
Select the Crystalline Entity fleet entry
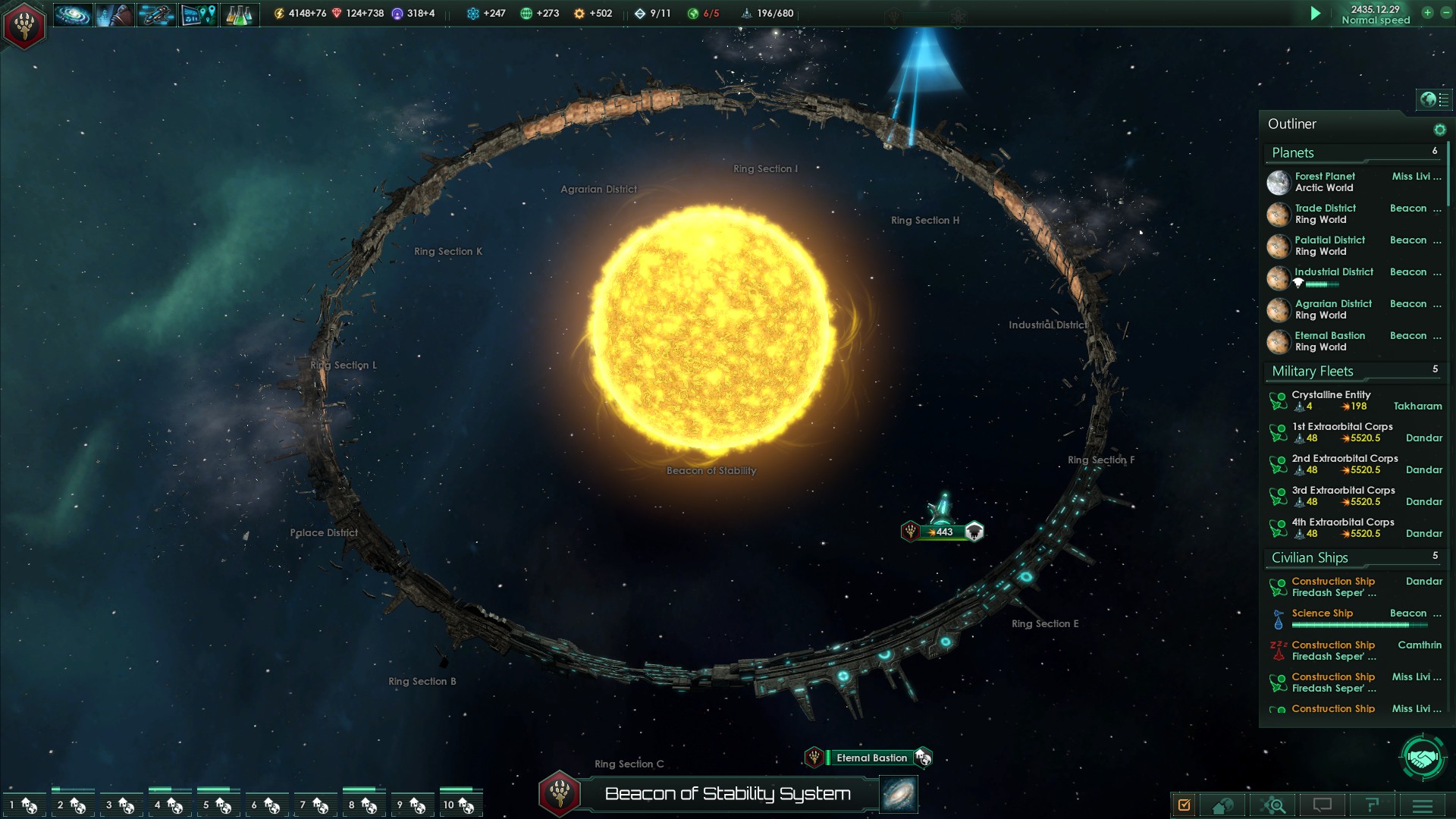(1331, 400)
